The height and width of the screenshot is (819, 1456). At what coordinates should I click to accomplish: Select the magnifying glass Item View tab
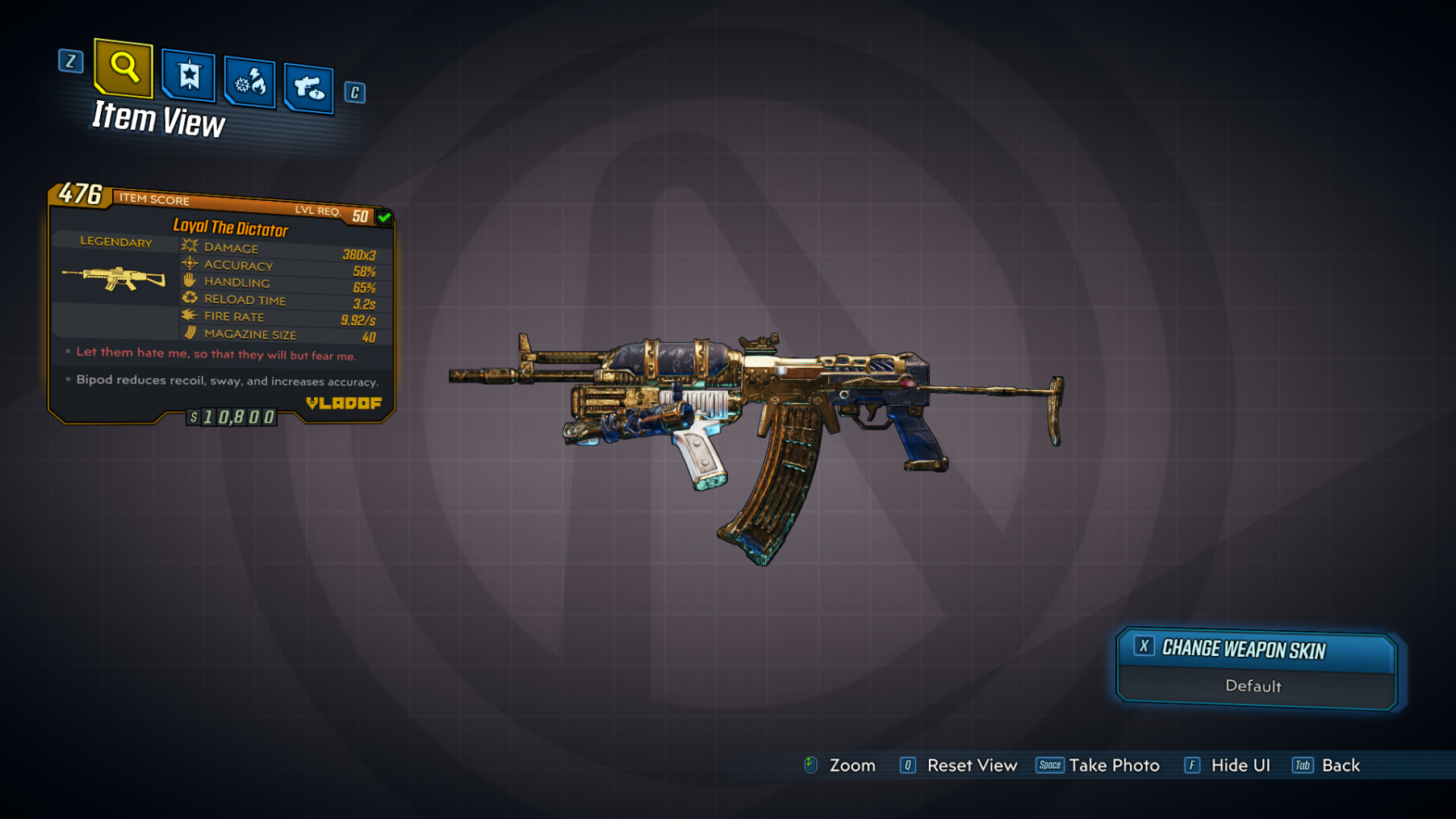click(x=123, y=67)
